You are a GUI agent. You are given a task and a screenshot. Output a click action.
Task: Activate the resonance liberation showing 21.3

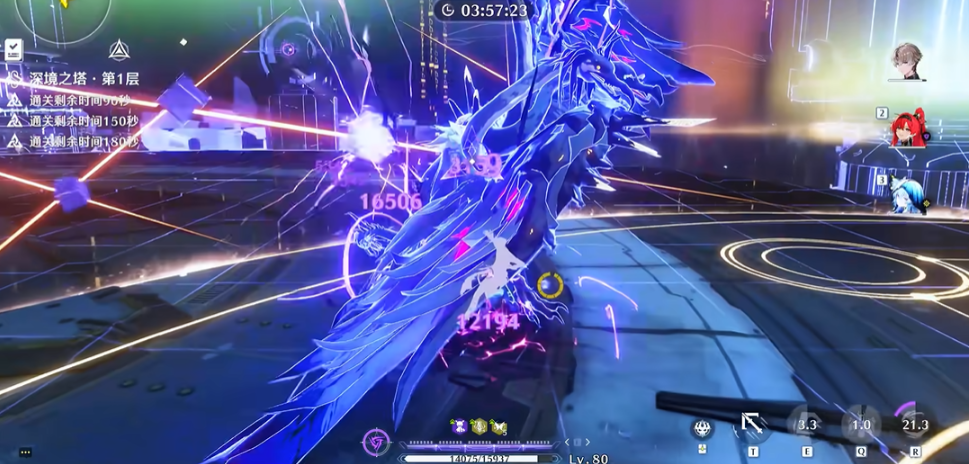pos(914,424)
